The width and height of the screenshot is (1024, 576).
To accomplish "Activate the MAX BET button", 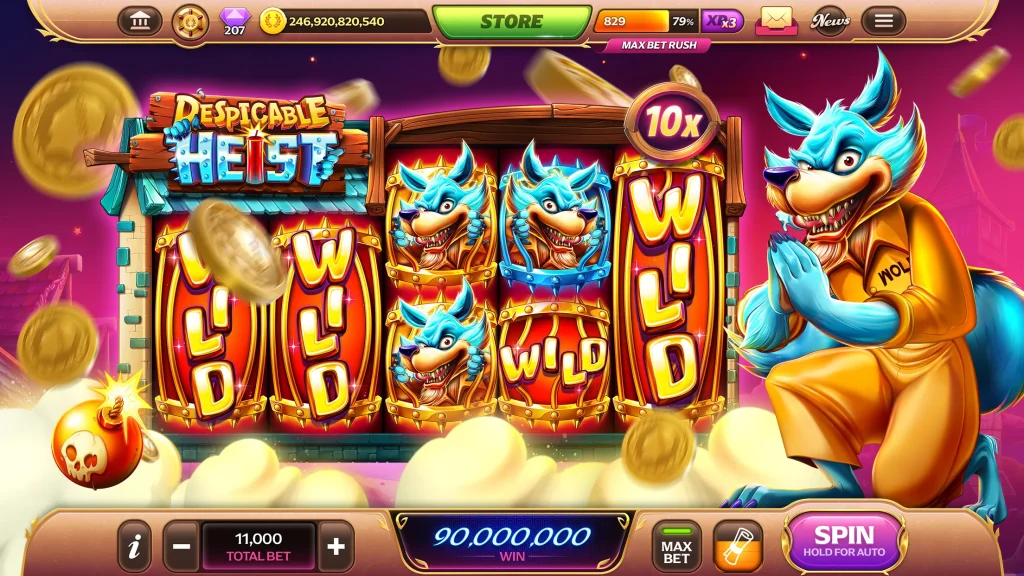I will coord(676,546).
